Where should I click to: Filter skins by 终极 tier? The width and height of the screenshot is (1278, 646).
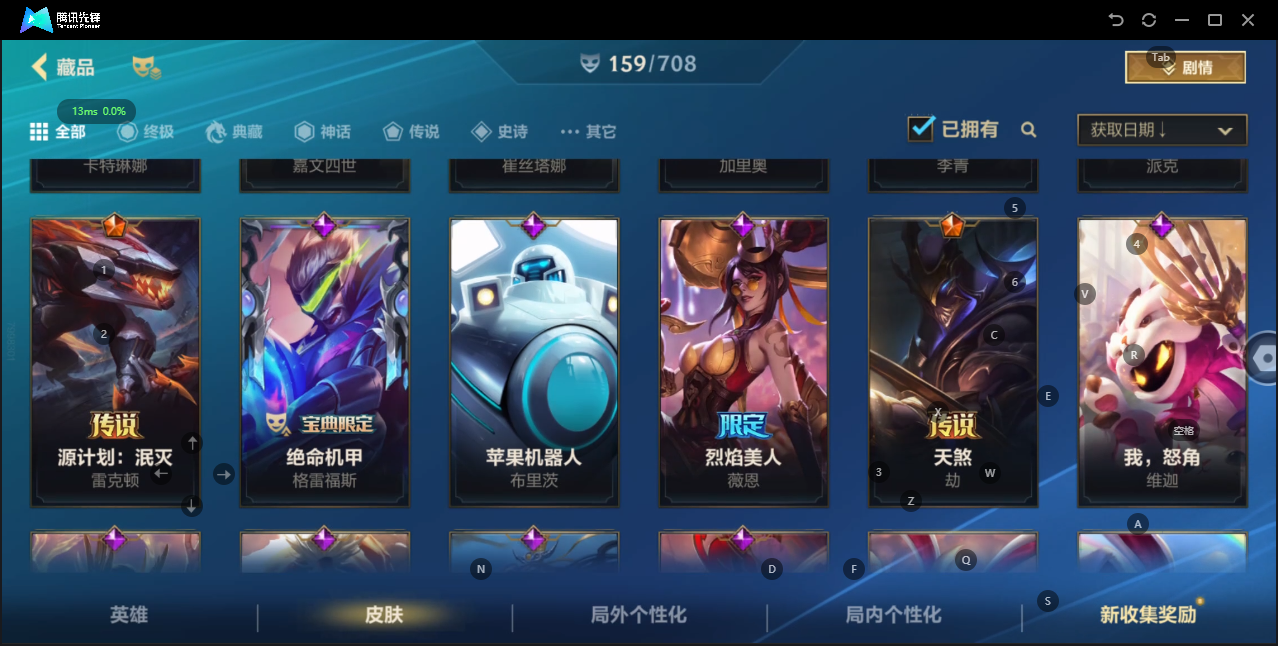(146, 132)
